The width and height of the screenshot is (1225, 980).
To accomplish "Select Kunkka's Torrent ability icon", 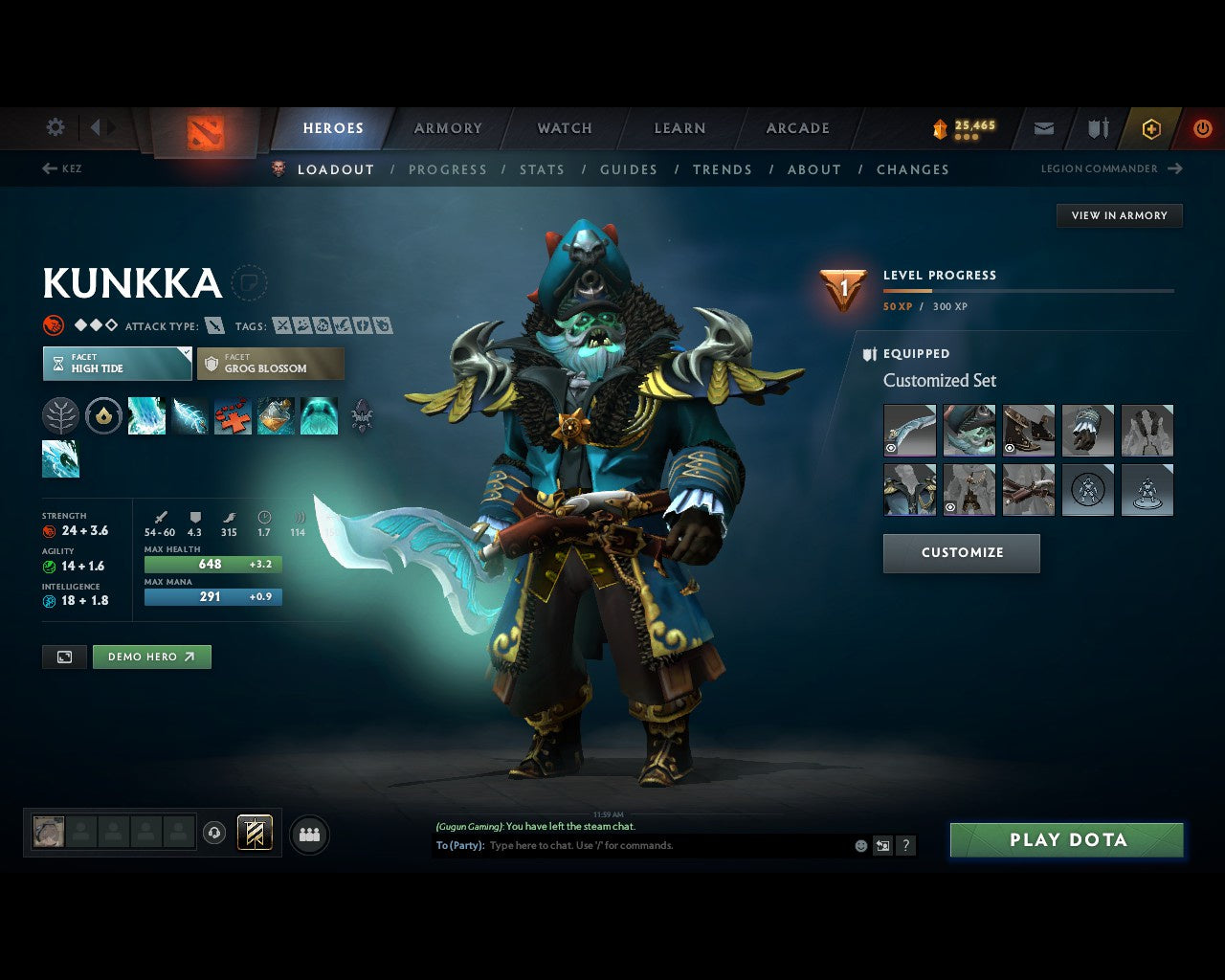I will click(x=146, y=415).
